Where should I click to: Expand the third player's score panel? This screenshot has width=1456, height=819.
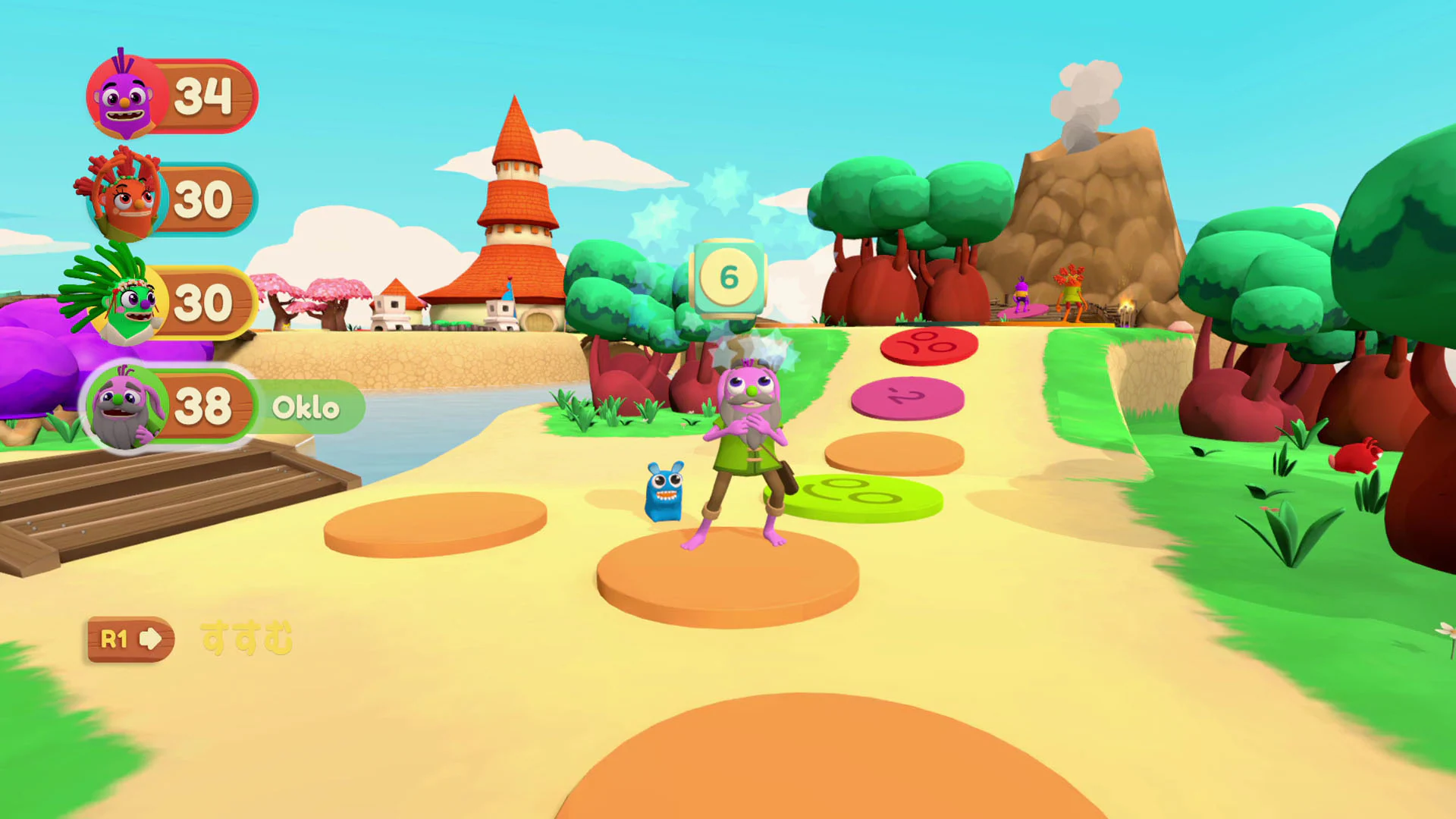(x=206, y=302)
